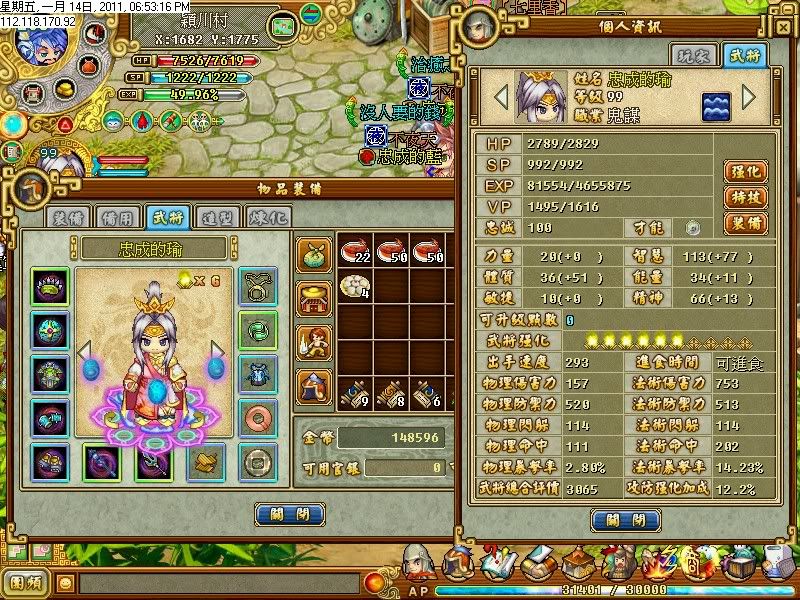This screenshot has width=800, height=600.
Task: Click the 圖頻 button at bottom left
Action: tap(26, 582)
